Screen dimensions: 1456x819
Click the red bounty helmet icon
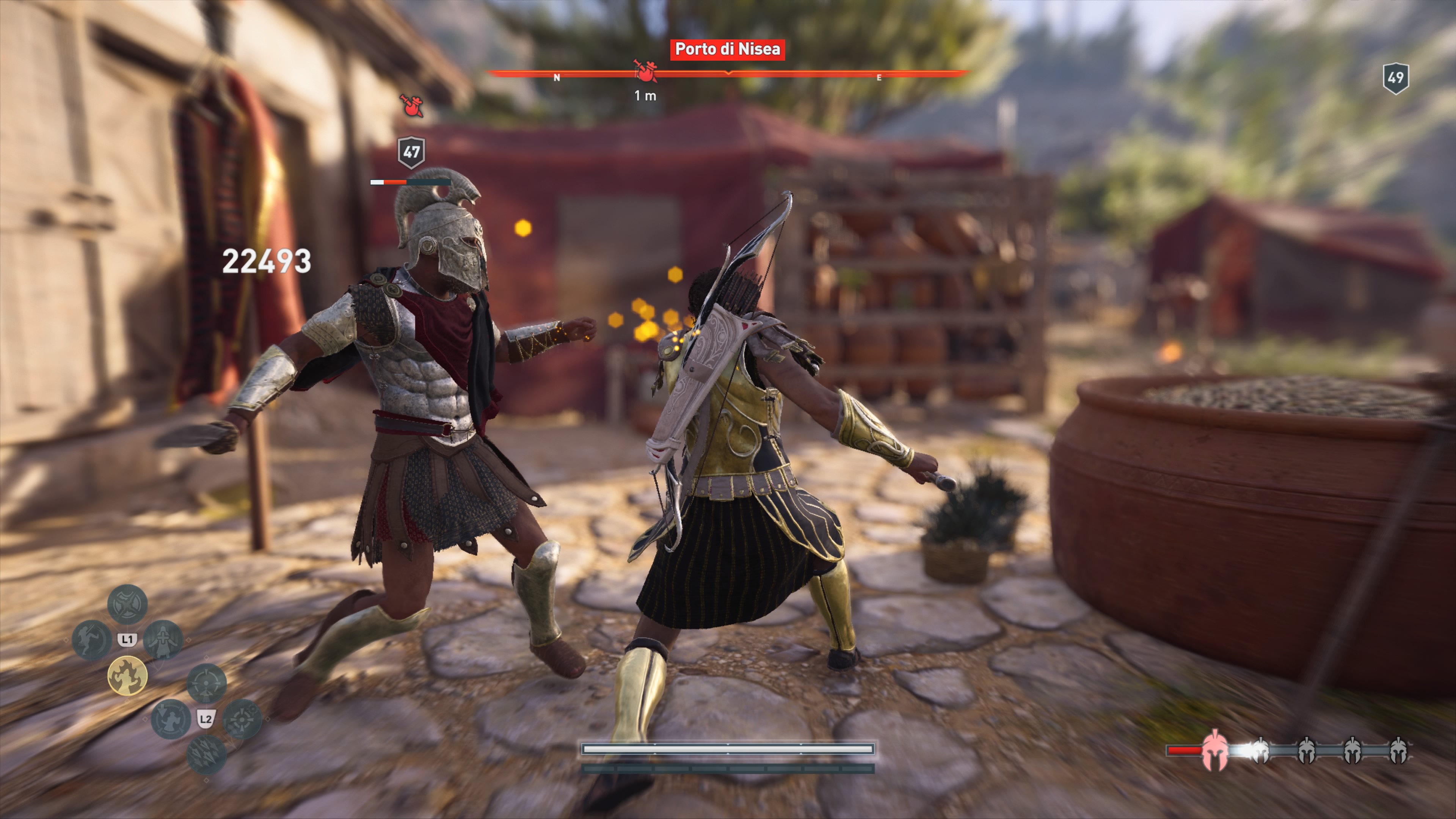pos(1214,751)
